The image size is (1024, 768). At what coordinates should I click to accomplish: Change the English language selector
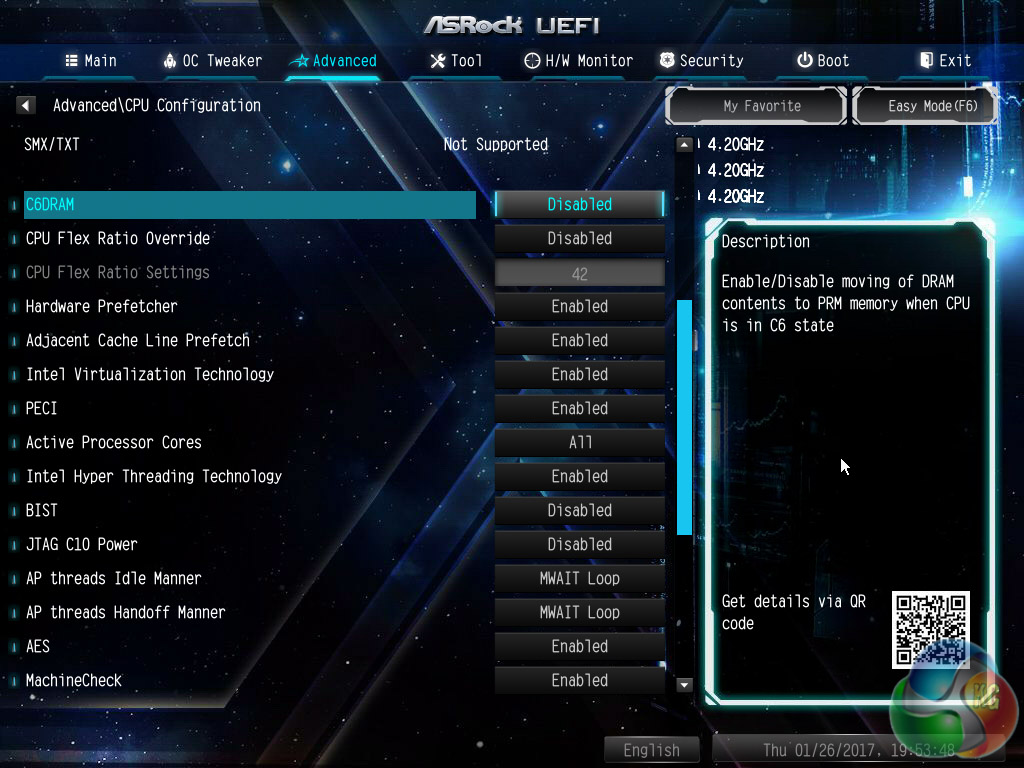pyautogui.click(x=651, y=750)
